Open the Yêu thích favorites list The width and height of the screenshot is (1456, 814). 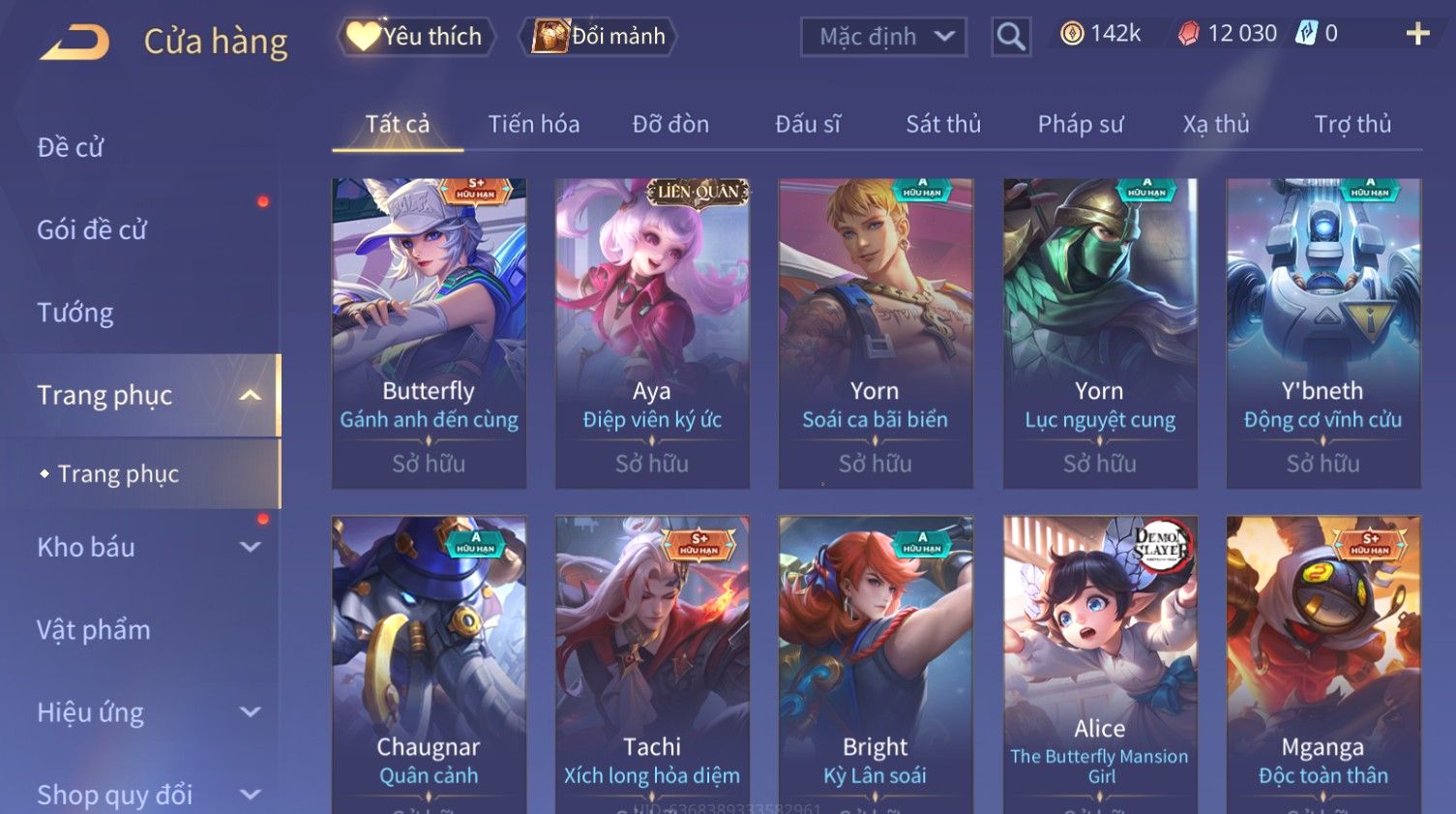pyautogui.click(x=416, y=37)
